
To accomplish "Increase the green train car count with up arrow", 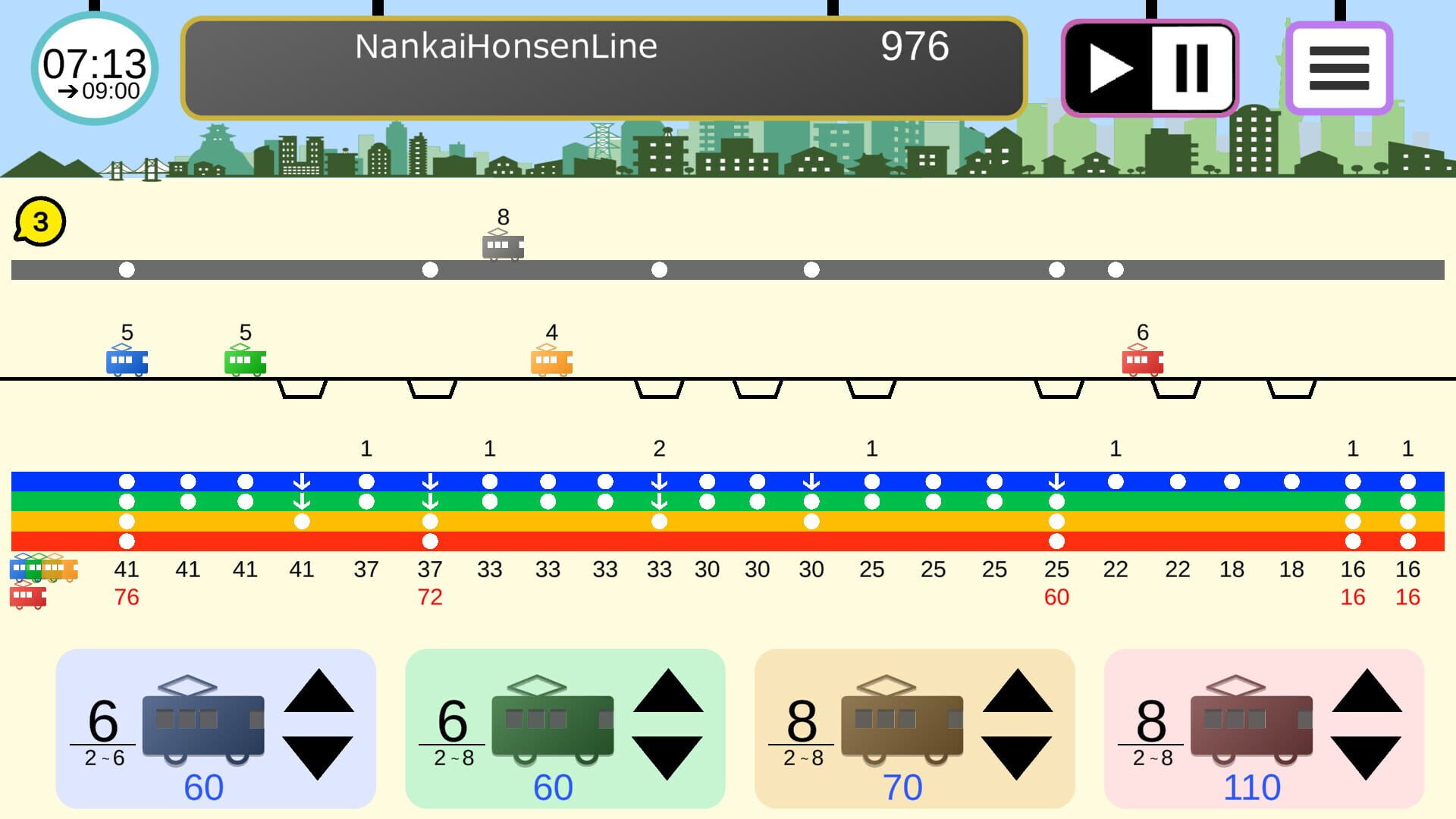I will tap(667, 690).
